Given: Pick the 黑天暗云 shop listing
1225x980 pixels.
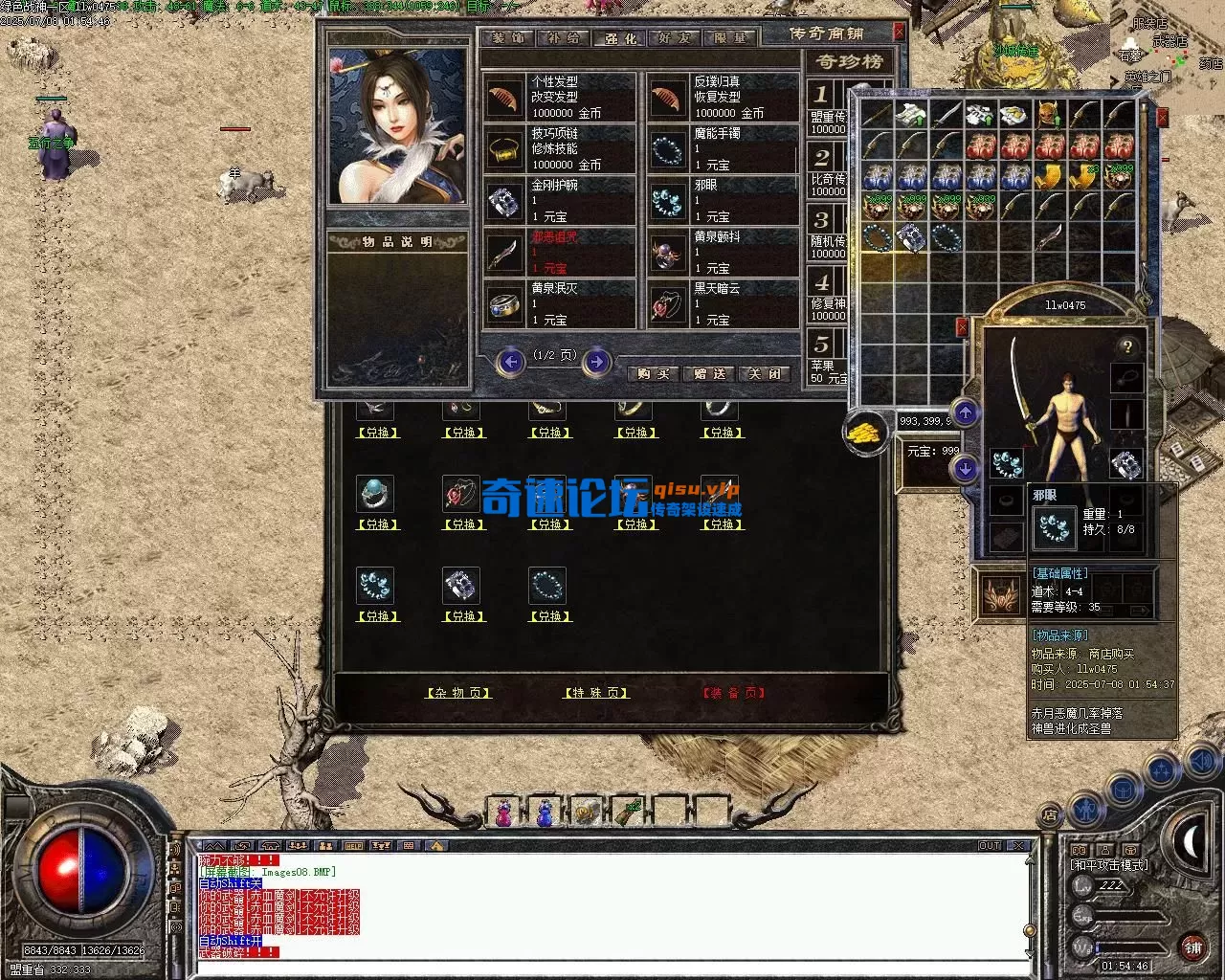Looking at the screenshot, I should point(723,304).
